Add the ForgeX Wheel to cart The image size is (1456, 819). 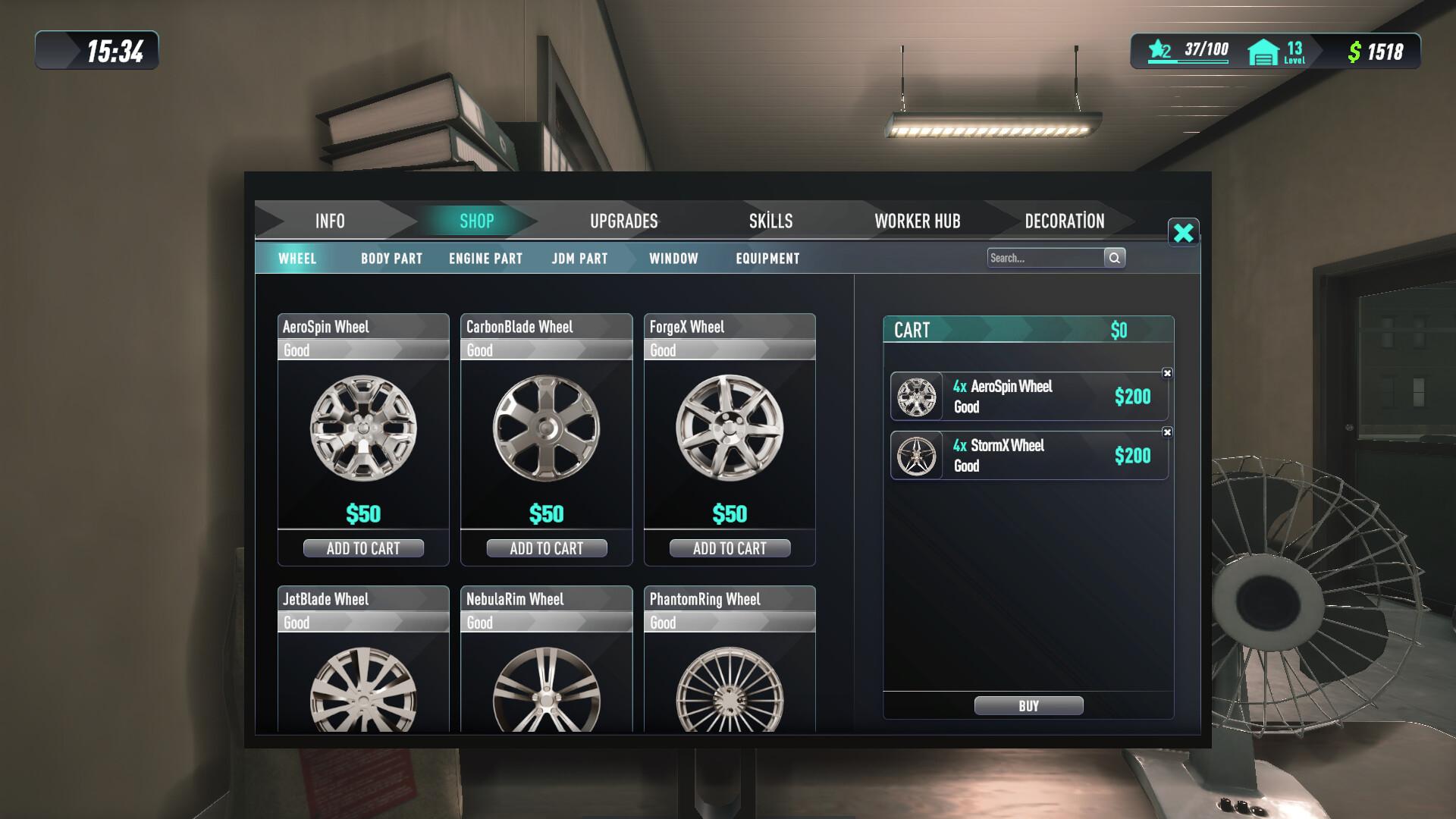point(729,548)
